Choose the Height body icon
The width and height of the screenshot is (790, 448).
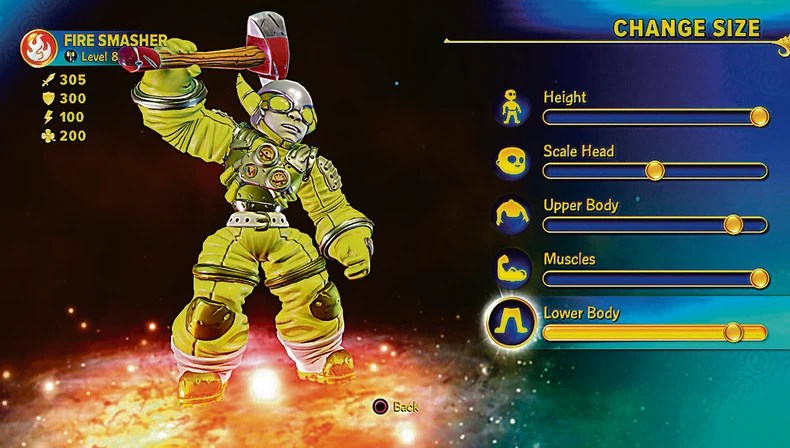512,106
